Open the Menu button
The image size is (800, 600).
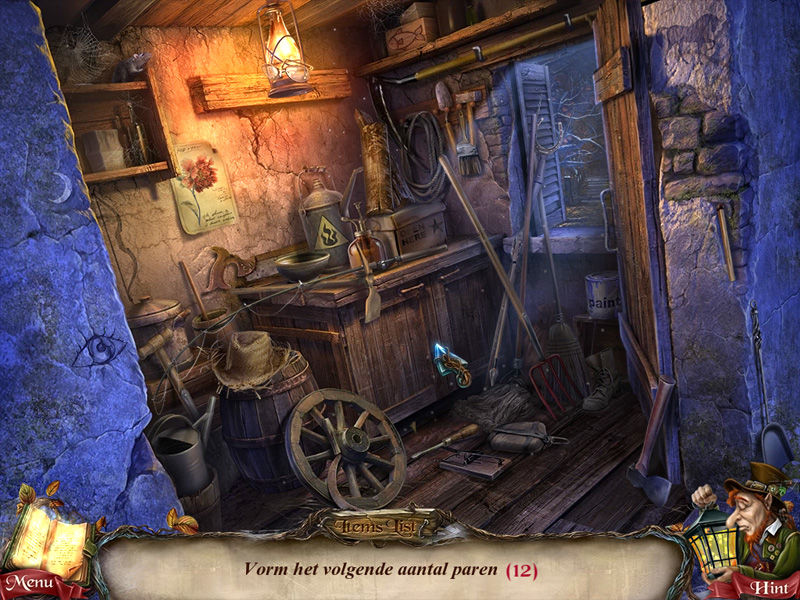click(x=31, y=583)
